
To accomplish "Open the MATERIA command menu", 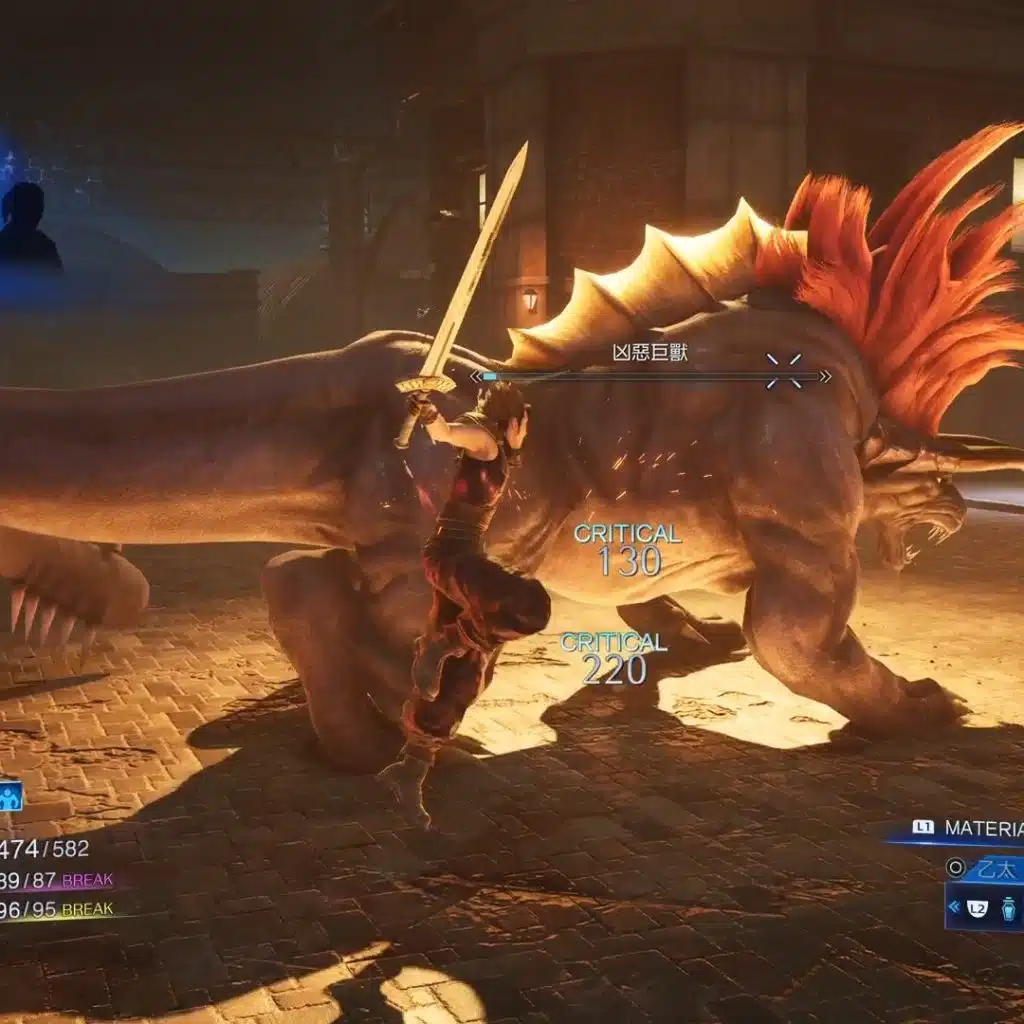I will click(980, 829).
